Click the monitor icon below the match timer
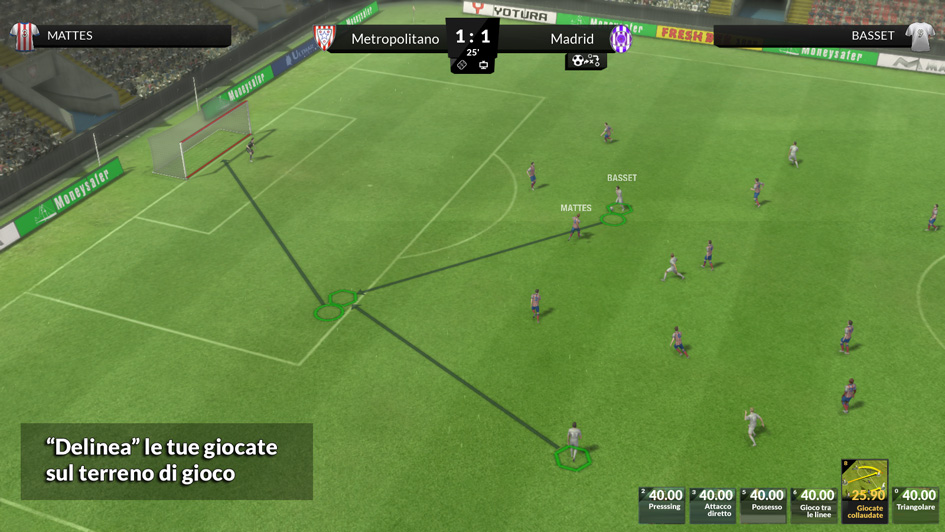945x532 pixels. 484,65
